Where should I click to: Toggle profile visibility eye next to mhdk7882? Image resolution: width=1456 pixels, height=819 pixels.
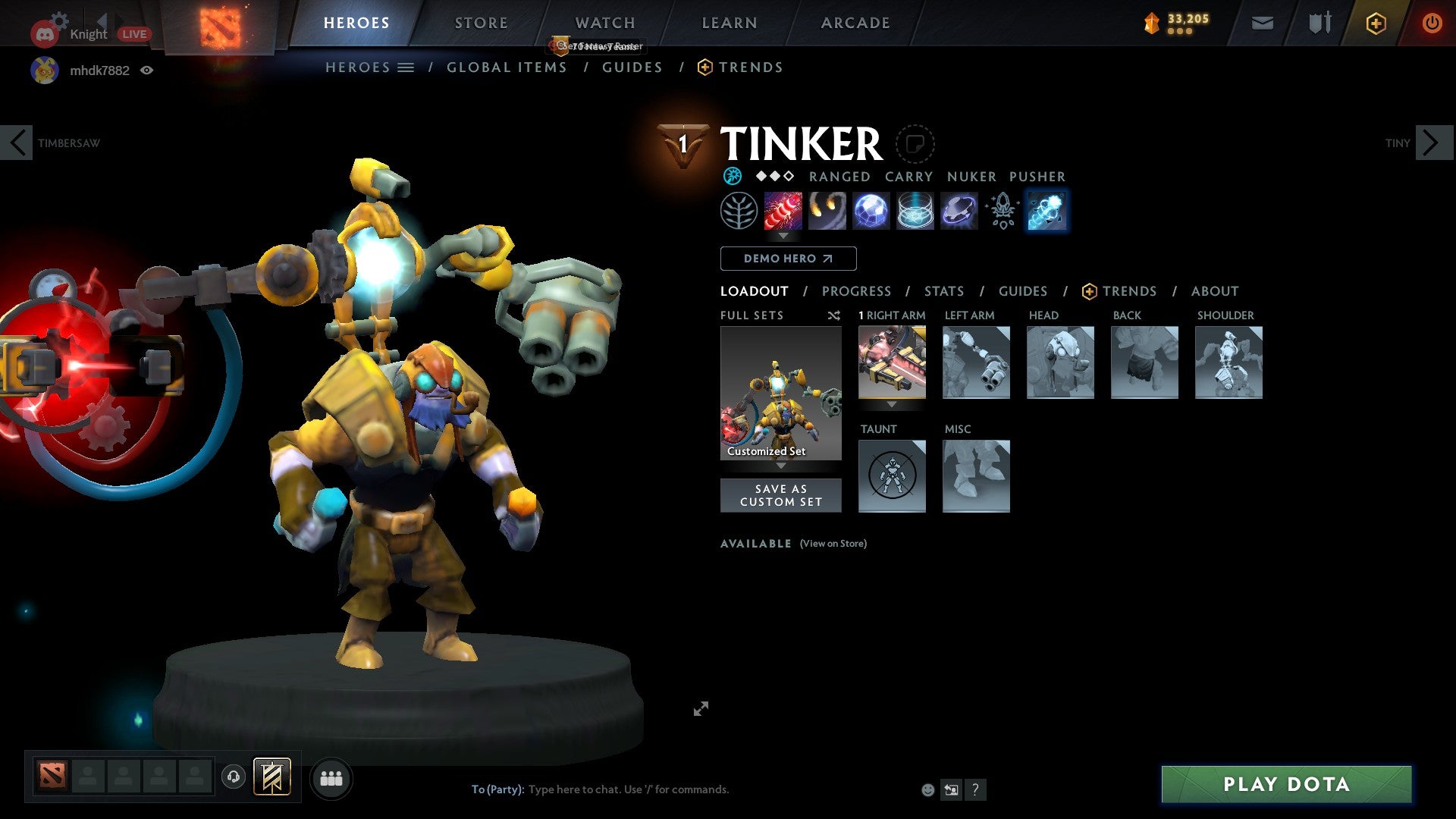[147, 70]
